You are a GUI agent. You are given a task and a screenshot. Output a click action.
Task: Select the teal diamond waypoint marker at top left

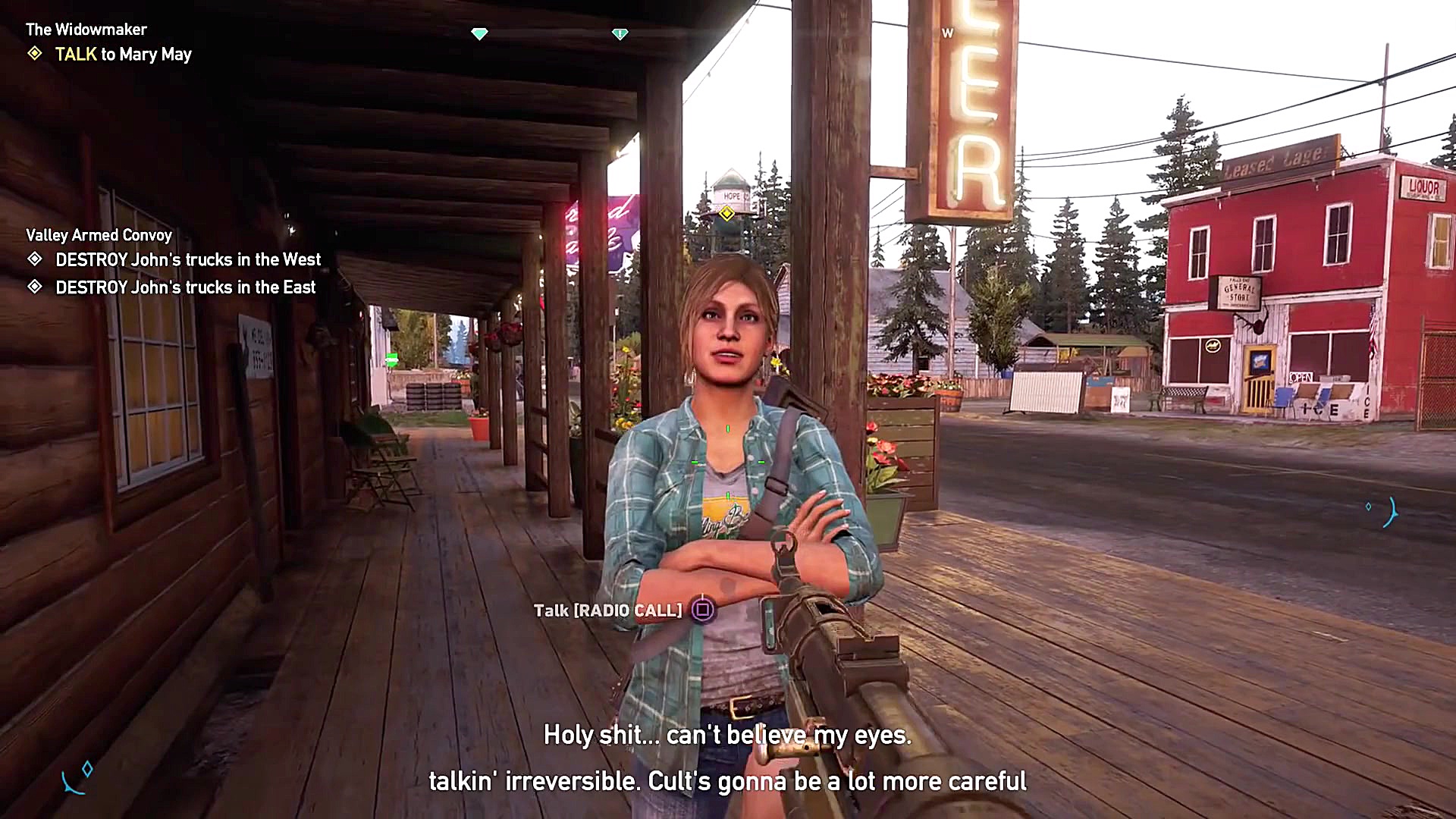(x=479, y=33)
